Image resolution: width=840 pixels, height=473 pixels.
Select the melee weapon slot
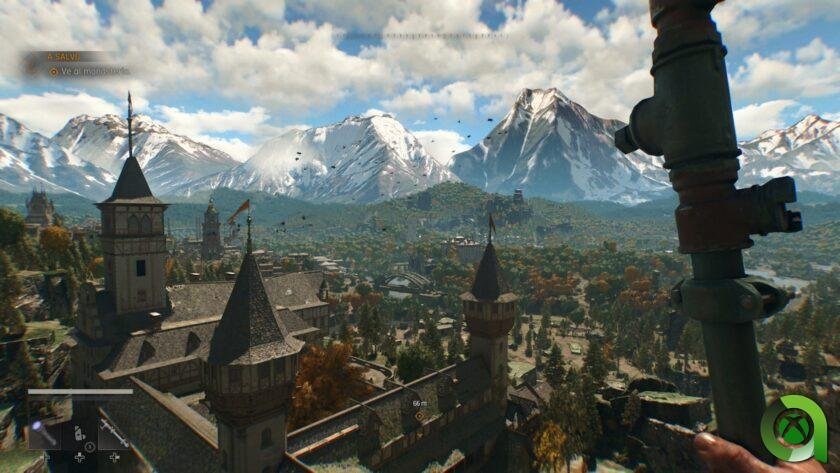pos(113,433)
